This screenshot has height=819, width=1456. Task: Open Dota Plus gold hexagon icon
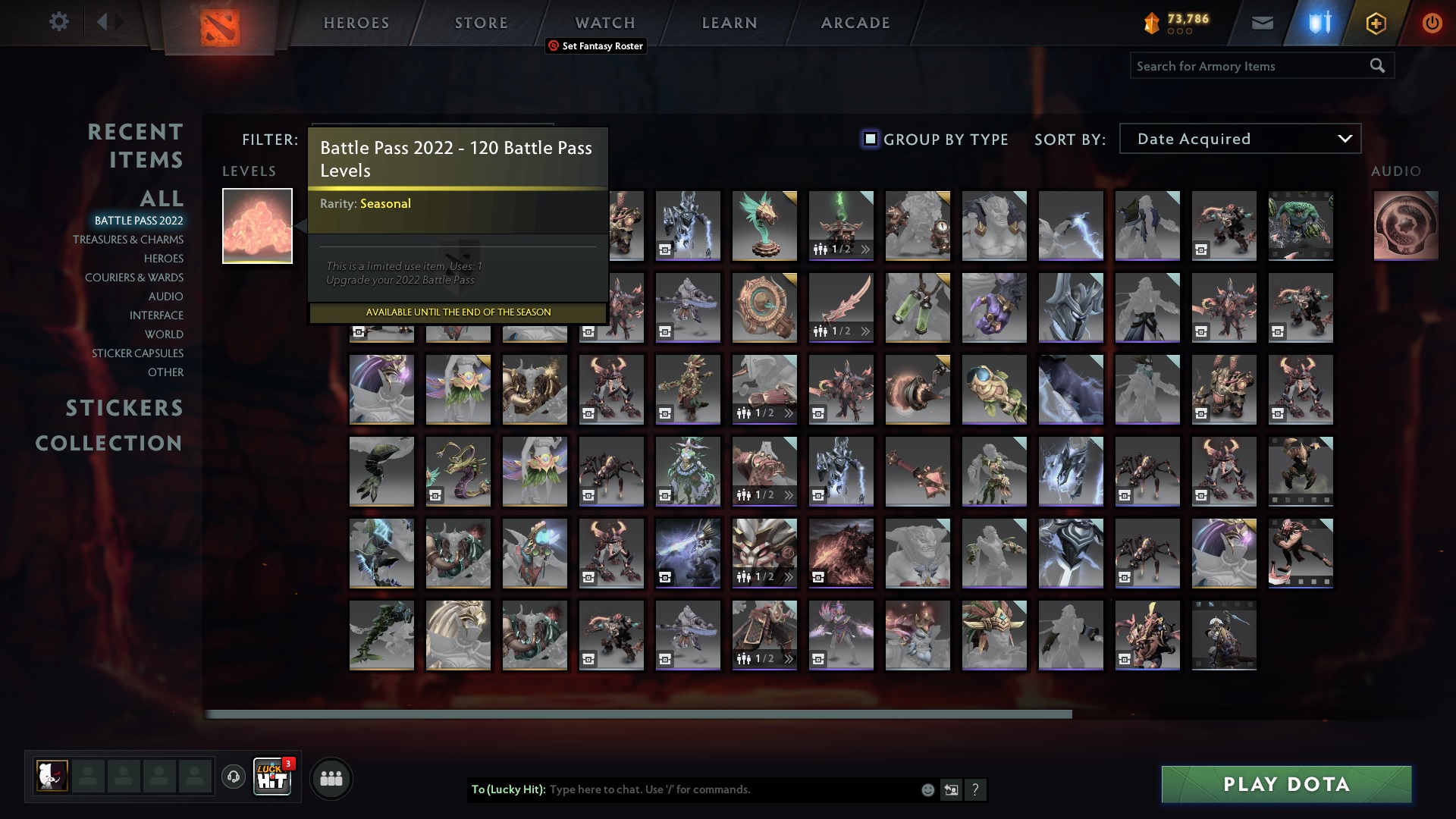click(1376, 23)
